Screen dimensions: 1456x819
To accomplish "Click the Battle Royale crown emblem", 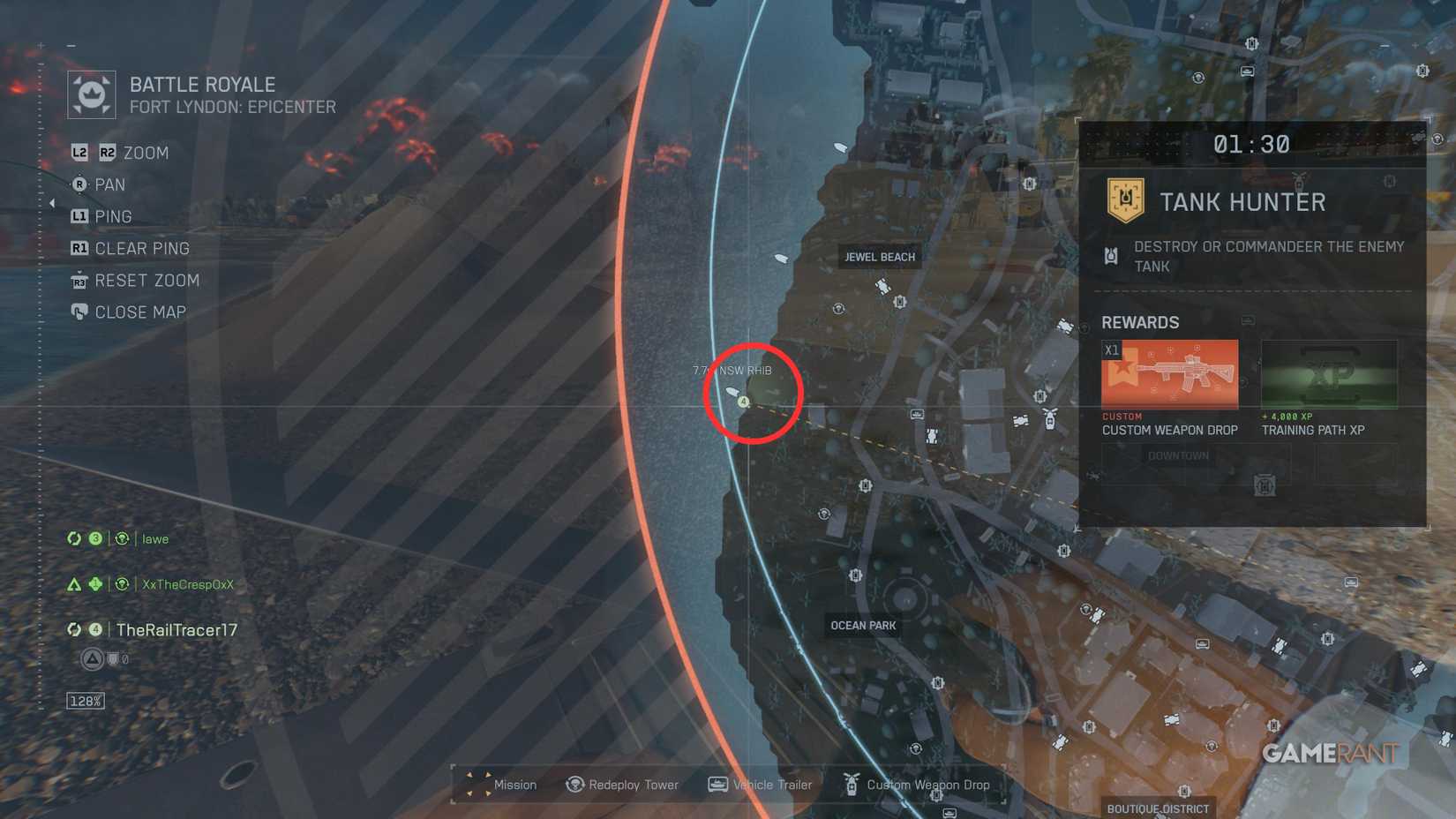I will (x=91, y=94).
